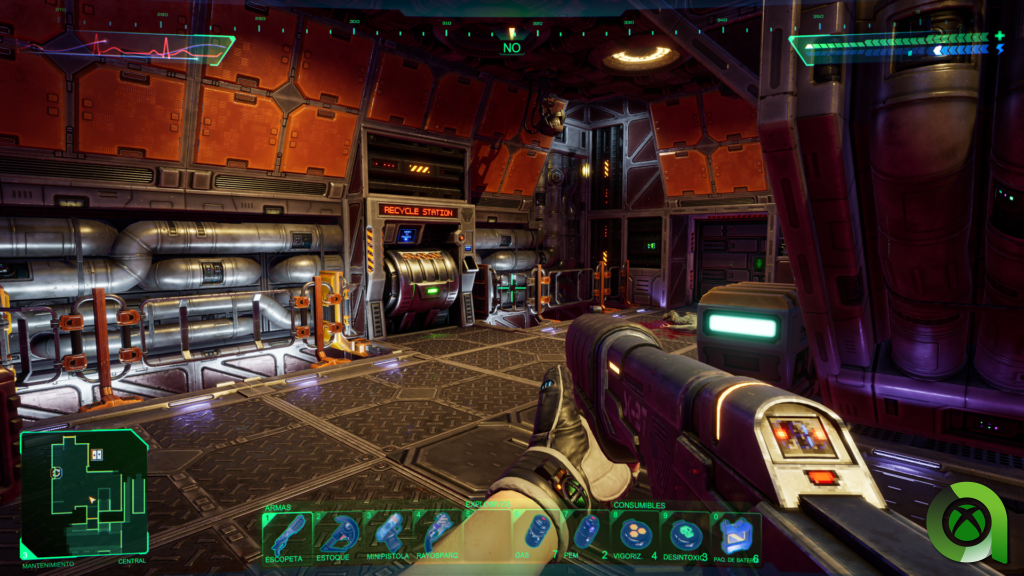The height and width of the screenshot is (576, 1024).
Task: Click the recycle station marker on minimap
Action: tap(57, 472)
